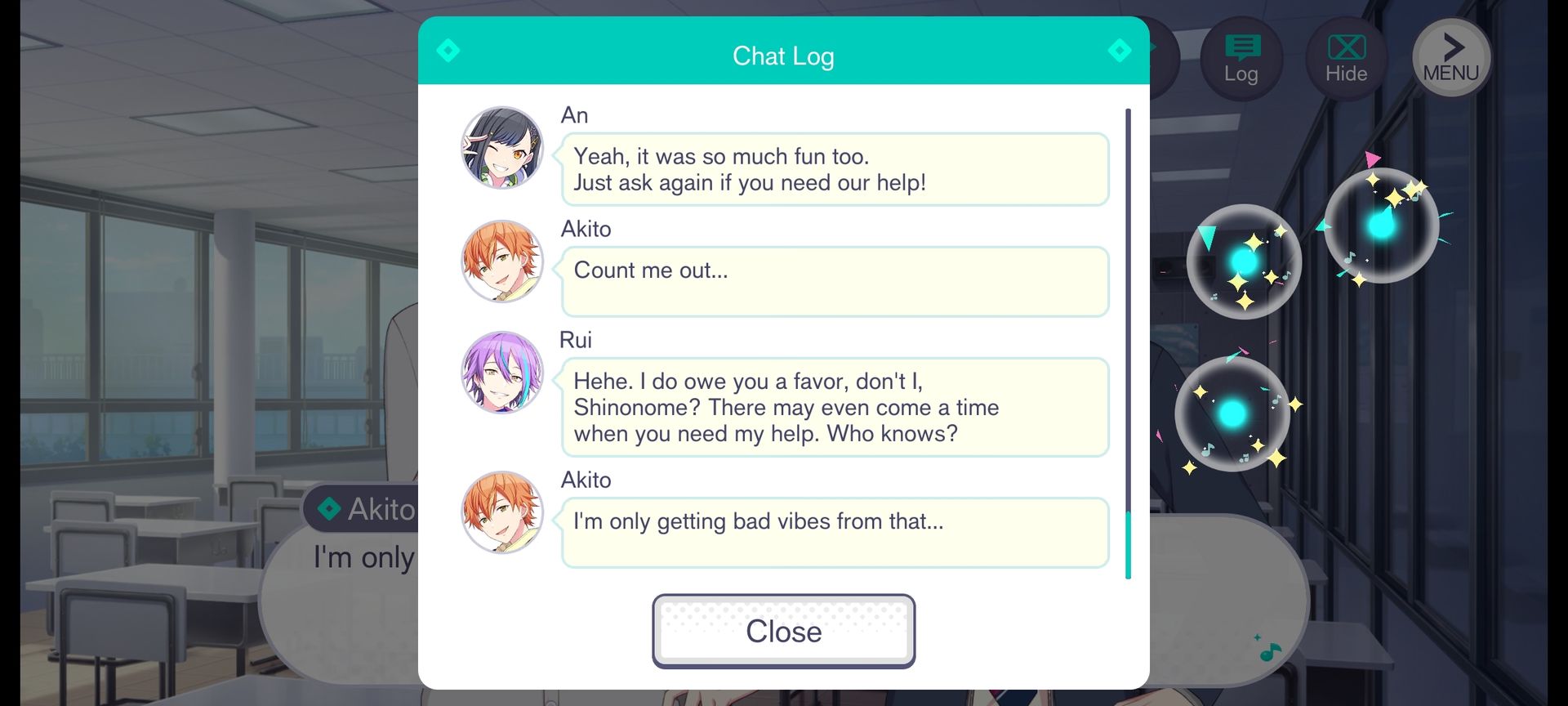Hide the dialogue interface
Image resolution: width=1568 pixels, height=706 pixels.
coord(1345,59)
